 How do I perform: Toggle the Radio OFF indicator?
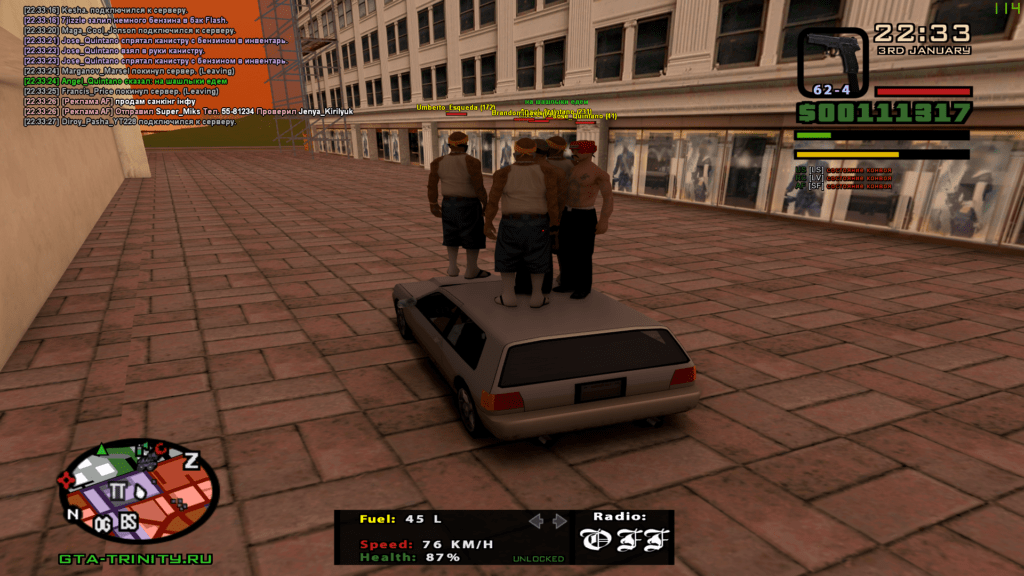coord(624,540)
